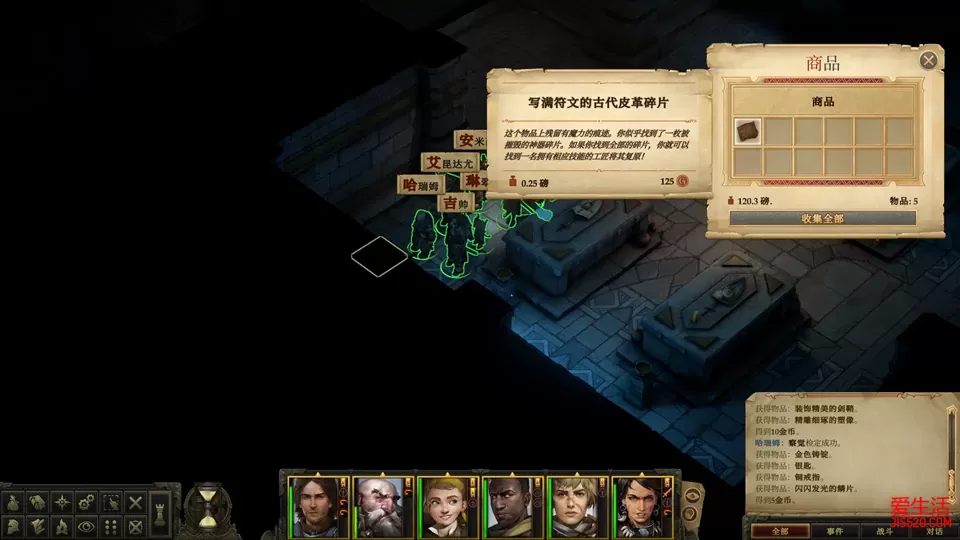Click the compass star icon

pyautogui.click(x=61, y=501)
